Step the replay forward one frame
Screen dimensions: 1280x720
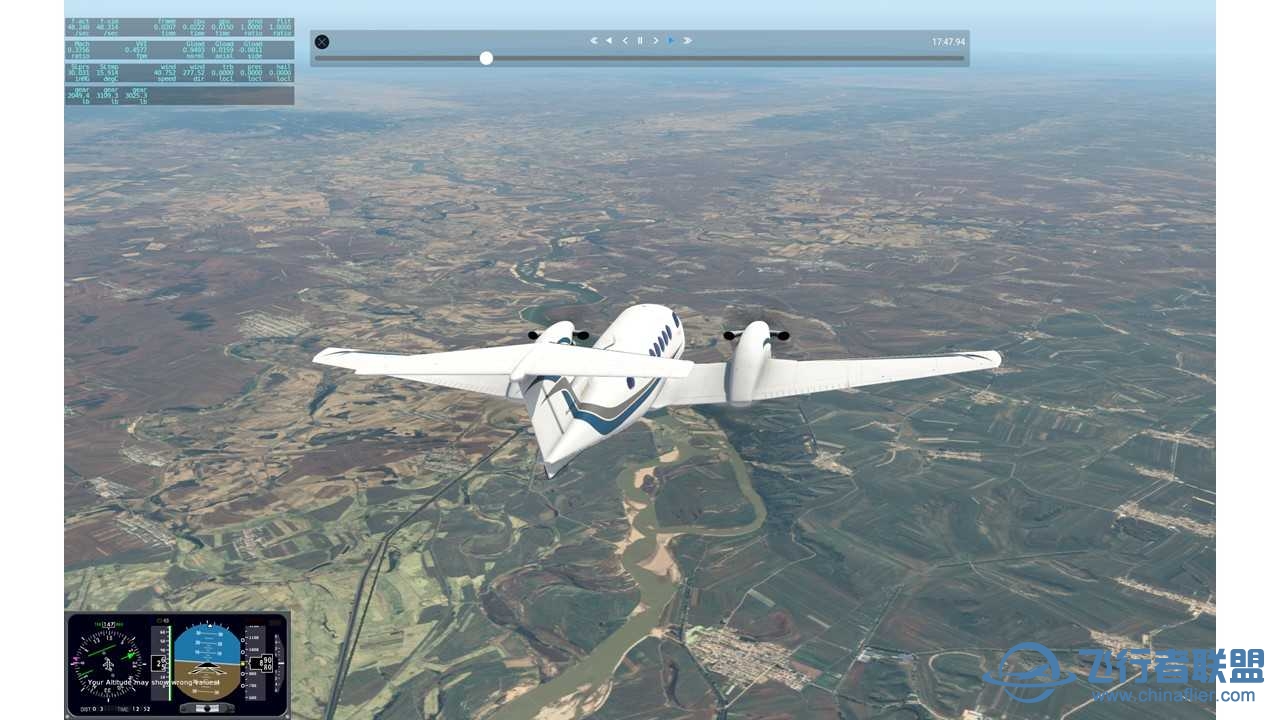[x=654, y=40]
